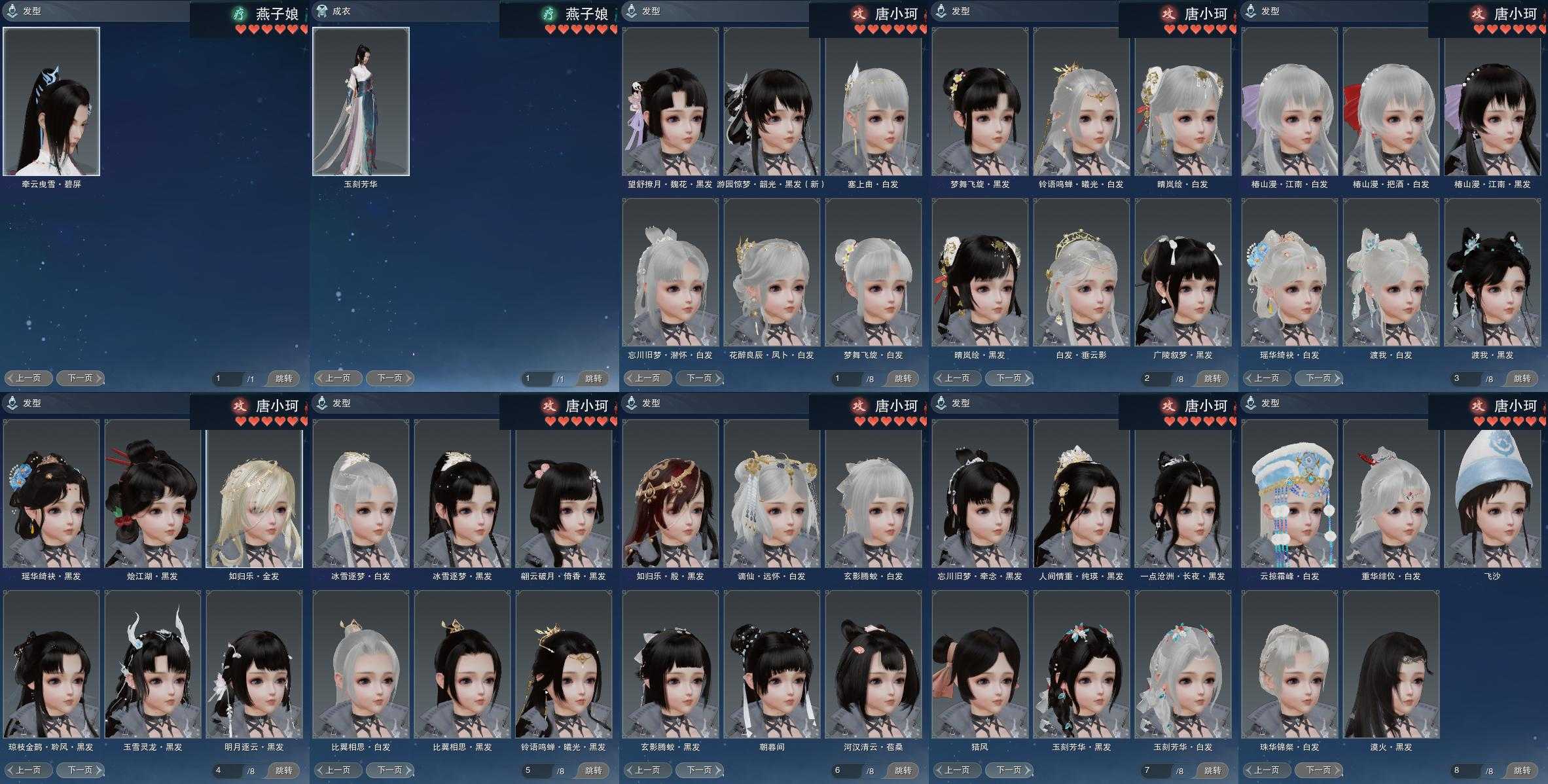1548x784 pixels.
Task: Choose the 铃语鸣蝉·曦光·白发 hairstyle
Action: coord(1081,101)
